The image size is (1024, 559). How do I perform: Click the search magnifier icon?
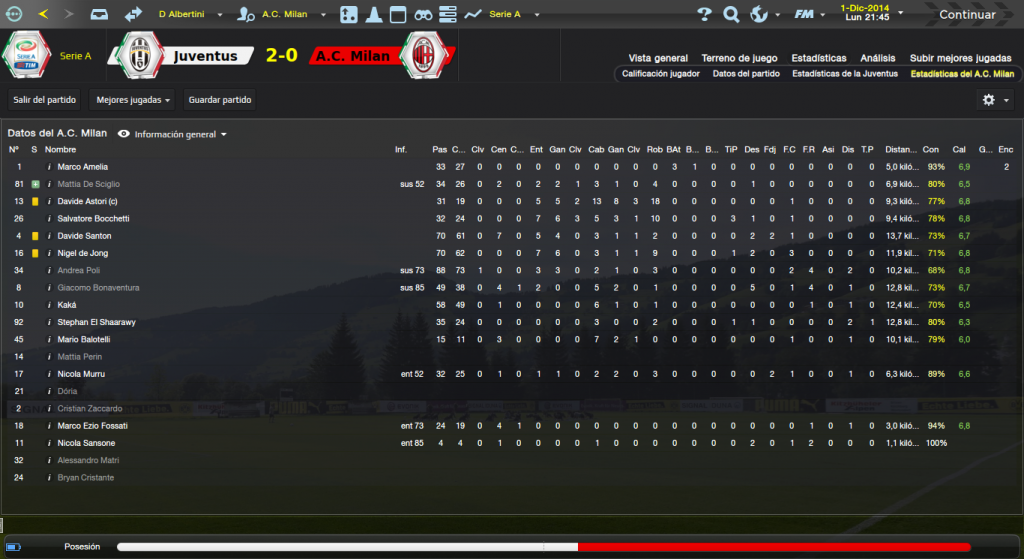pos(731,15)
